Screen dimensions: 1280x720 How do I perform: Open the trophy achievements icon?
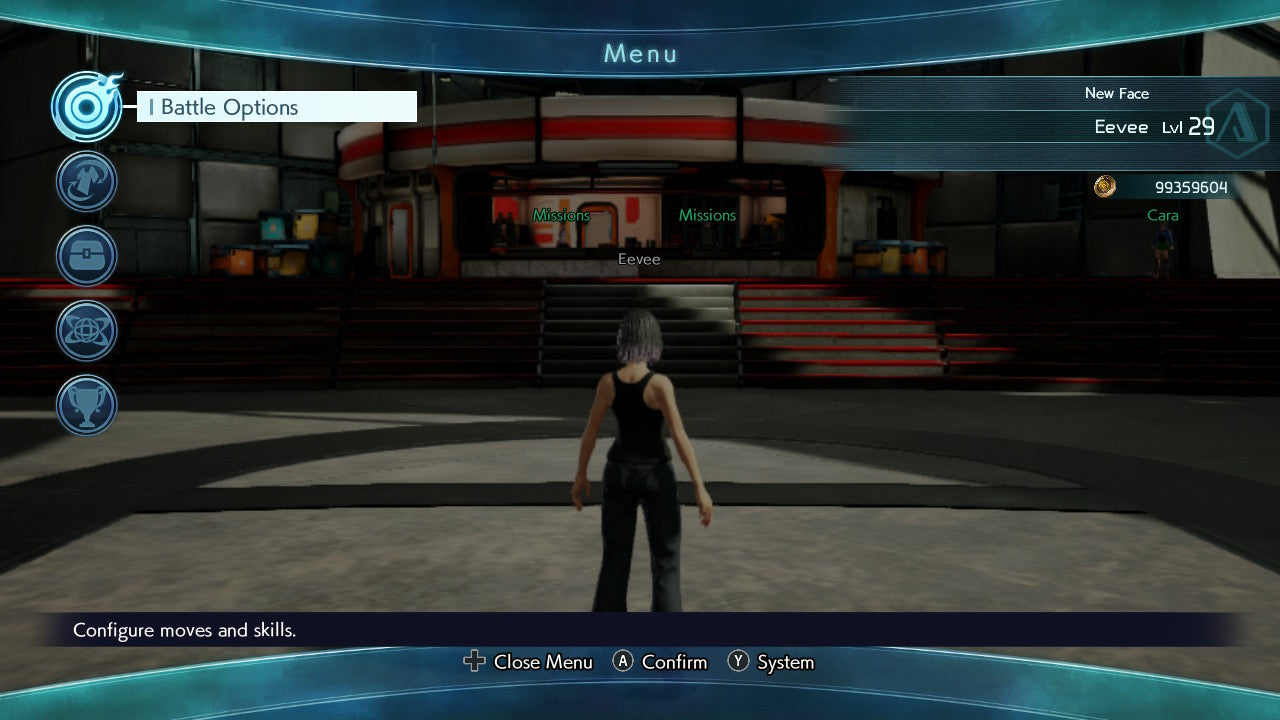tap(87, 405)
